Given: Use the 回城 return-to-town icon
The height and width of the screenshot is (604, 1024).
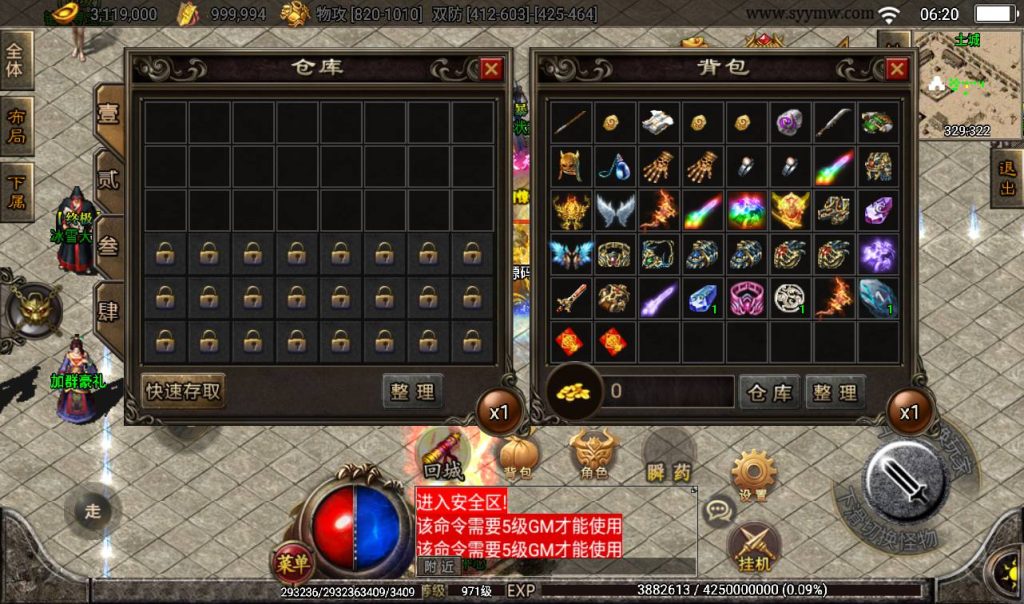Looking at the screenshot, I should tap(443, 455).
